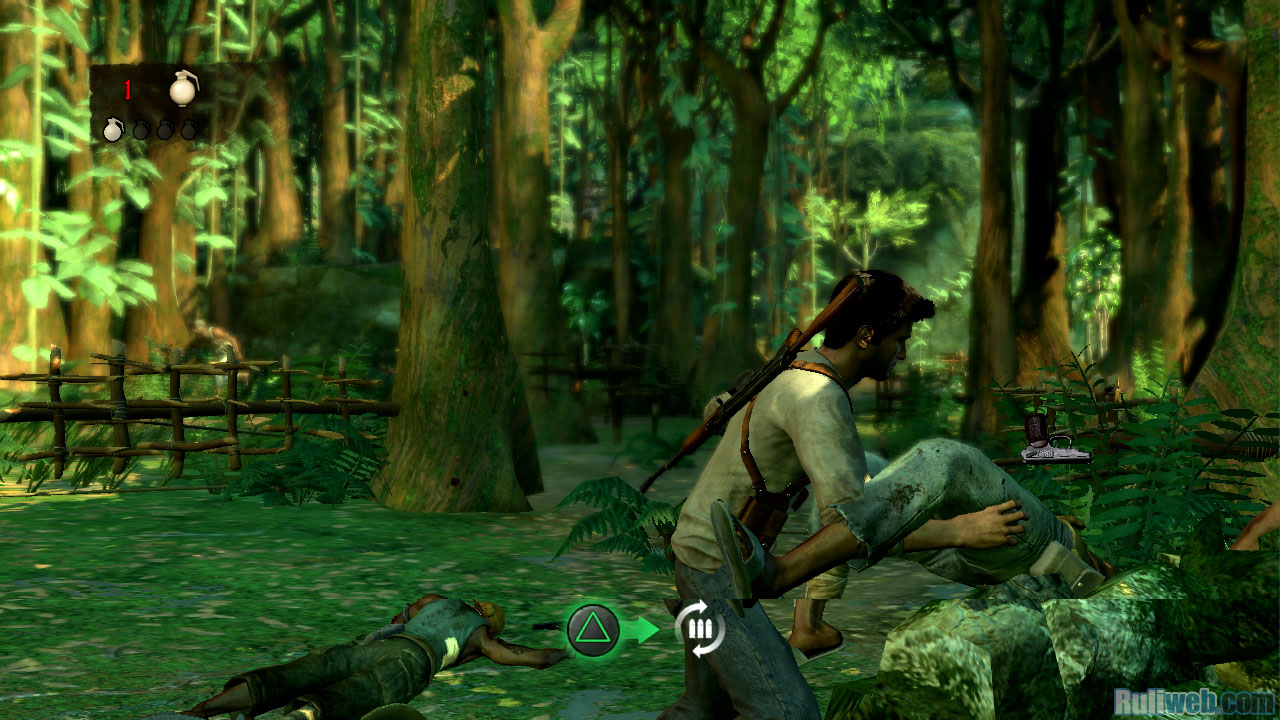The height and width of the screenshot is (720, 1280).
Task: Select the floating pistol pickup marker
Action: coord(1054,440)
